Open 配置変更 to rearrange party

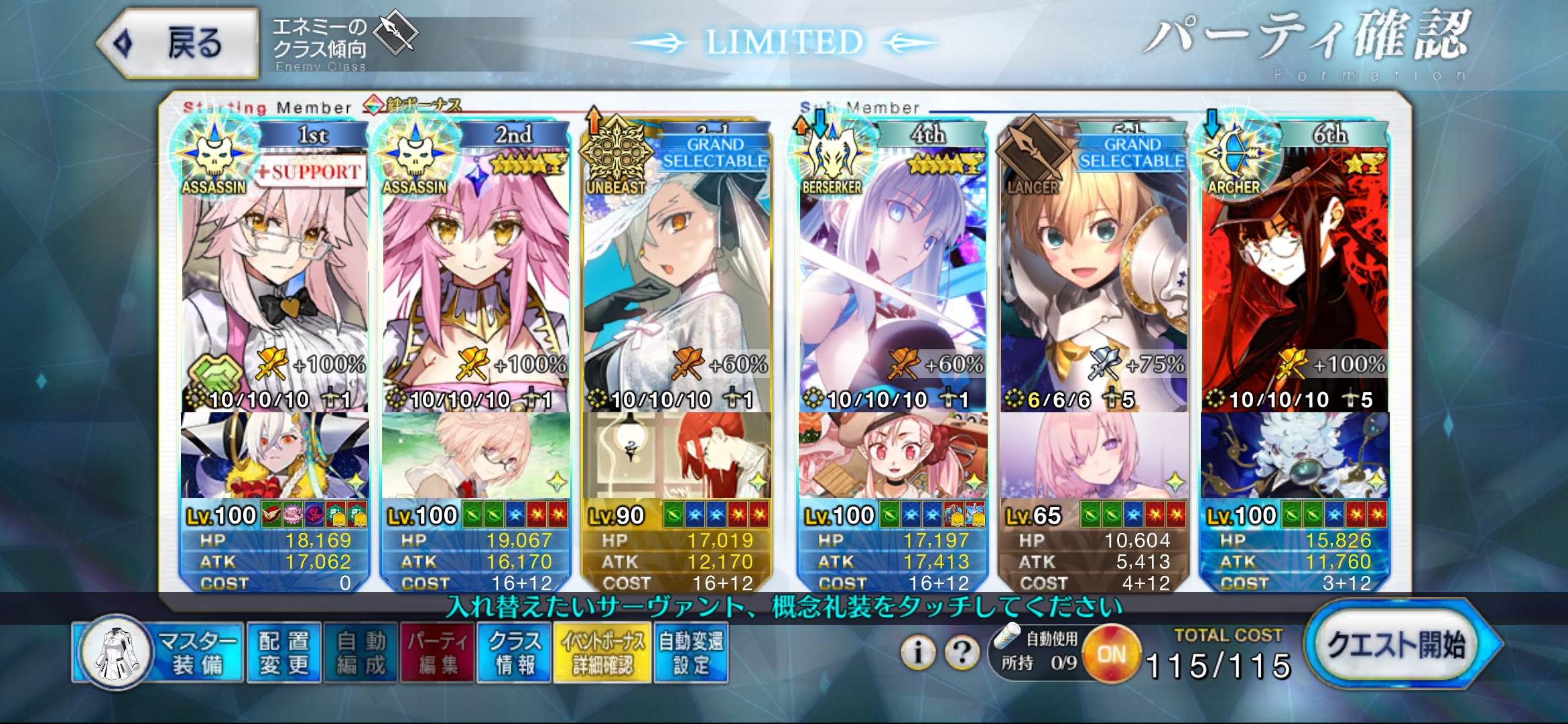pyautogui.click(x=284, y=653)
